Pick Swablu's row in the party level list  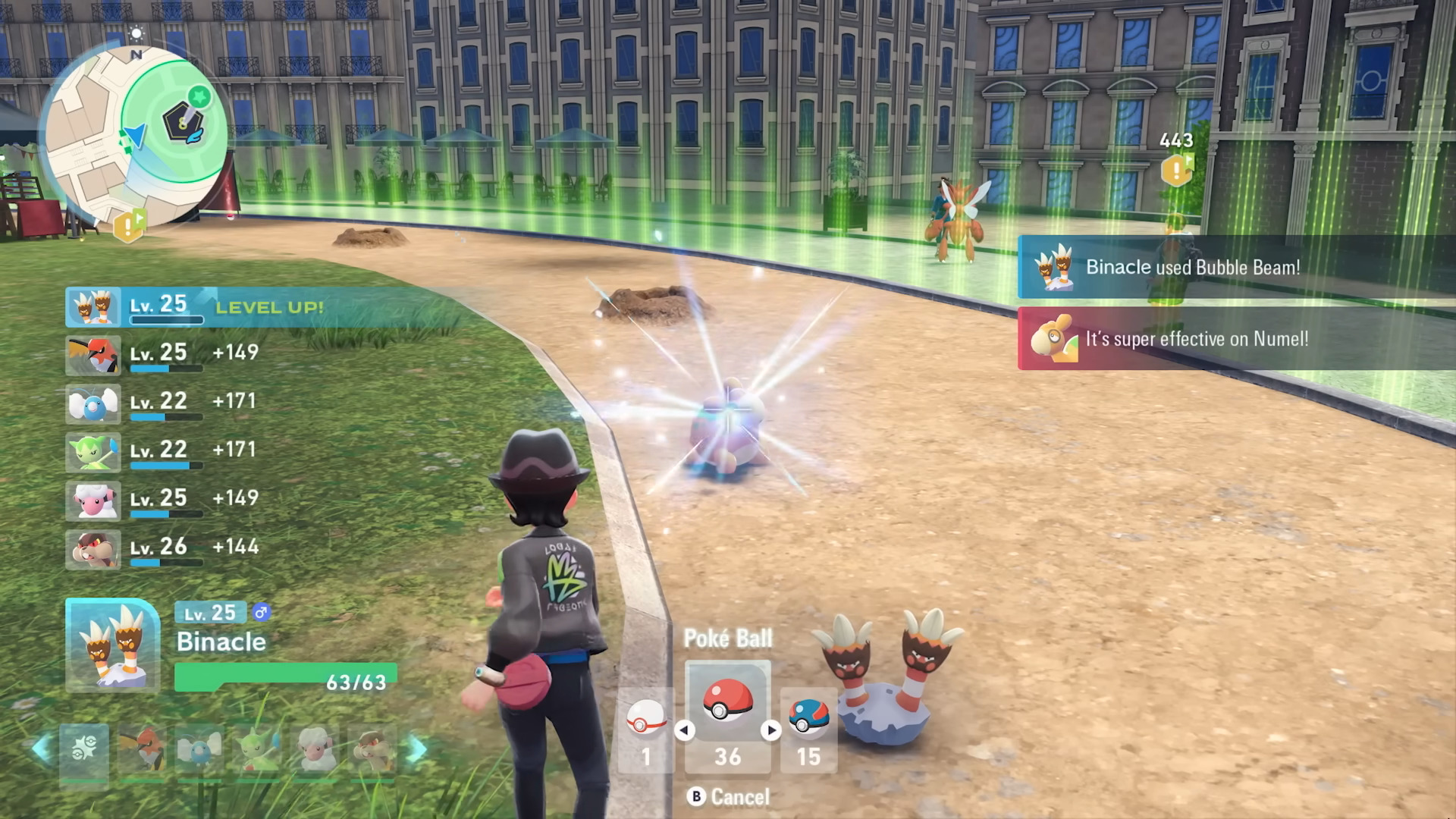(163, 403)
